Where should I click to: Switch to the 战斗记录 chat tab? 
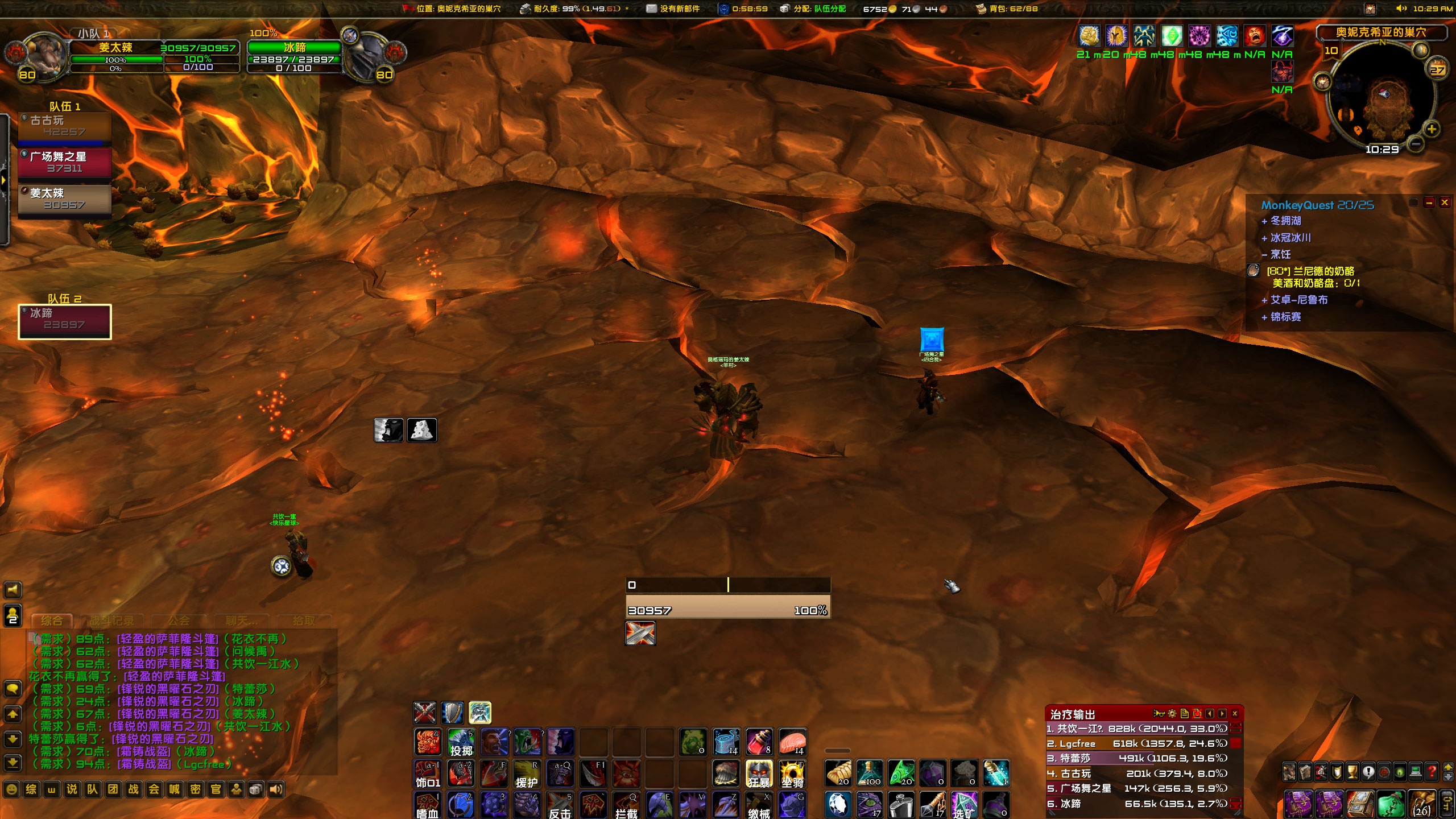tap(112, 621)
